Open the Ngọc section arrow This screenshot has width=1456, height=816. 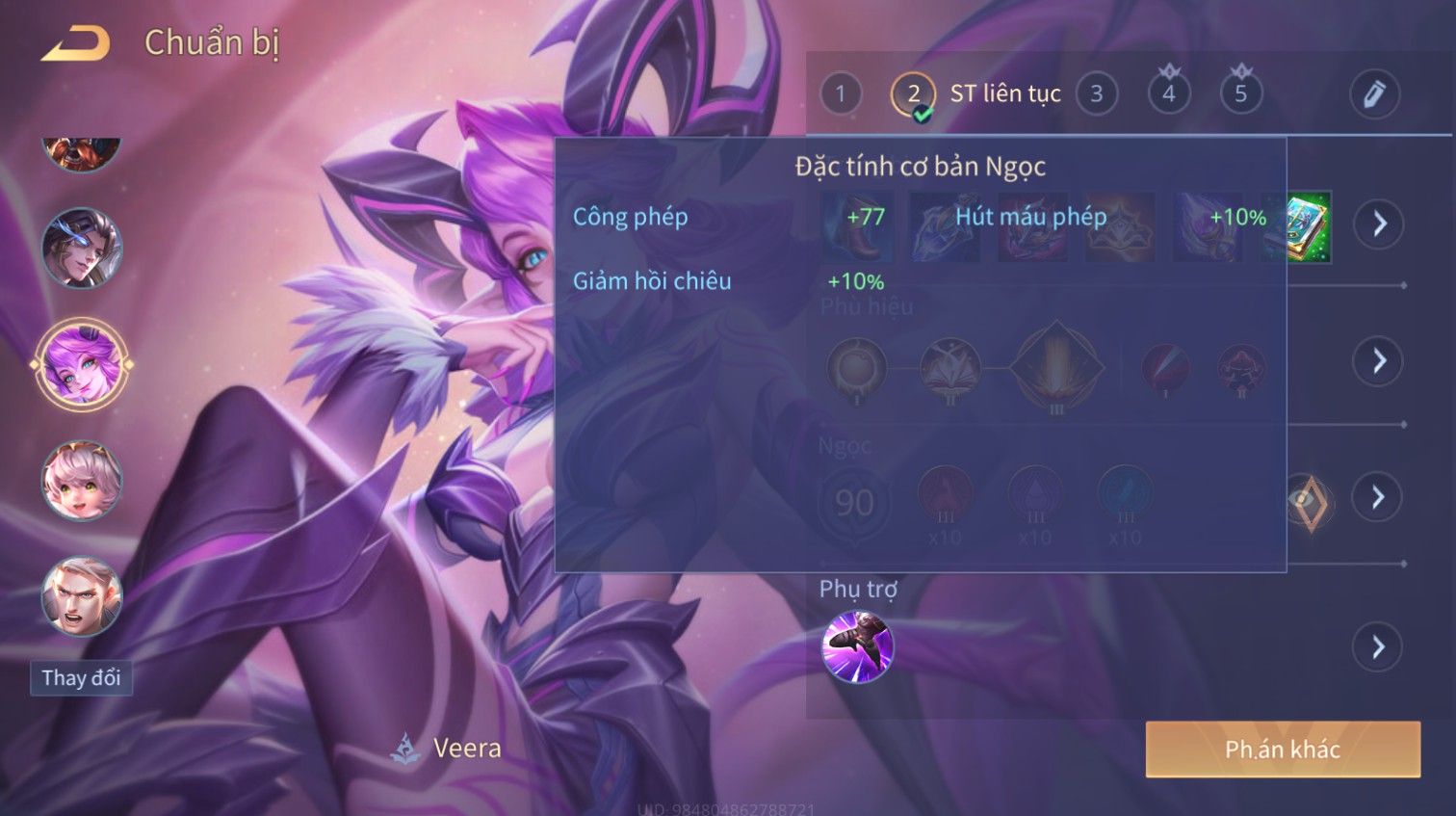[1379, 497]
